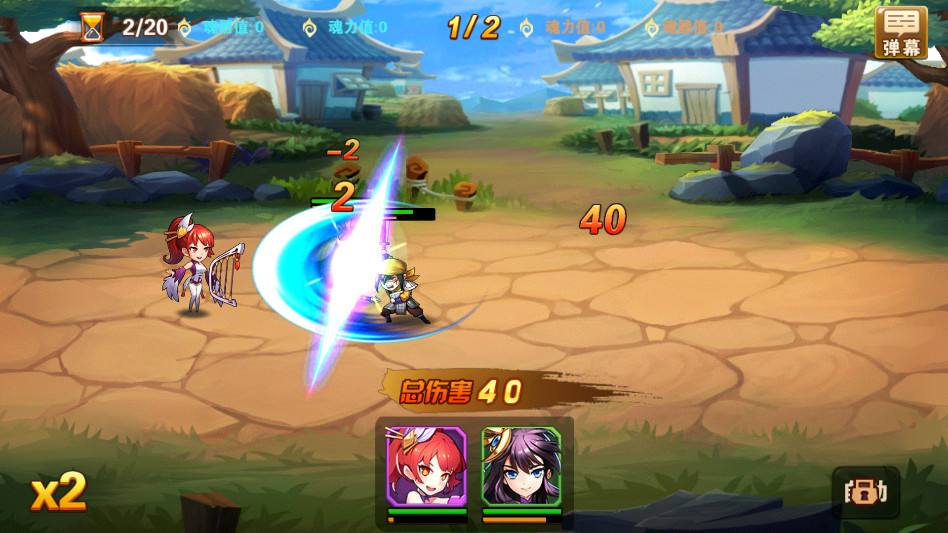Open the 弹幕 bullet-comment button
Viewport: 948px width, 533px height.
tap(900, 32)
